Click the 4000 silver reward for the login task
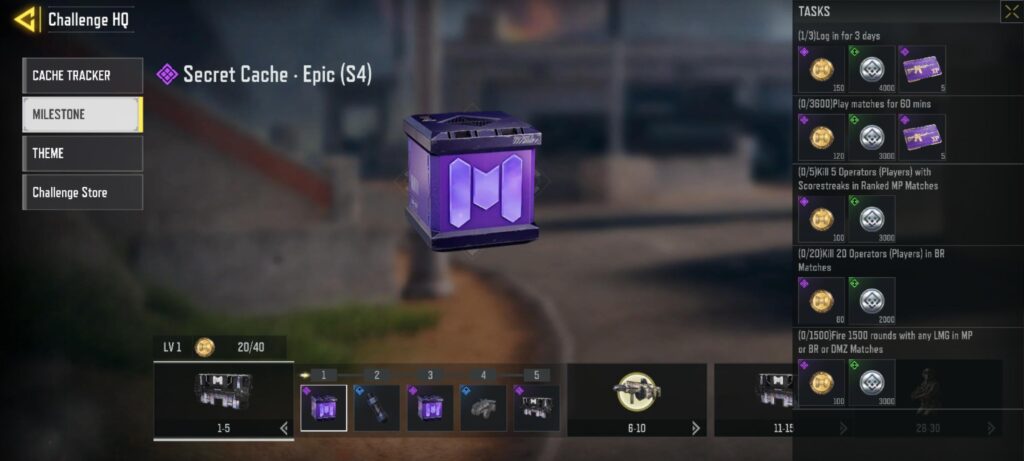1024x461 pixels. coord(871,69)
